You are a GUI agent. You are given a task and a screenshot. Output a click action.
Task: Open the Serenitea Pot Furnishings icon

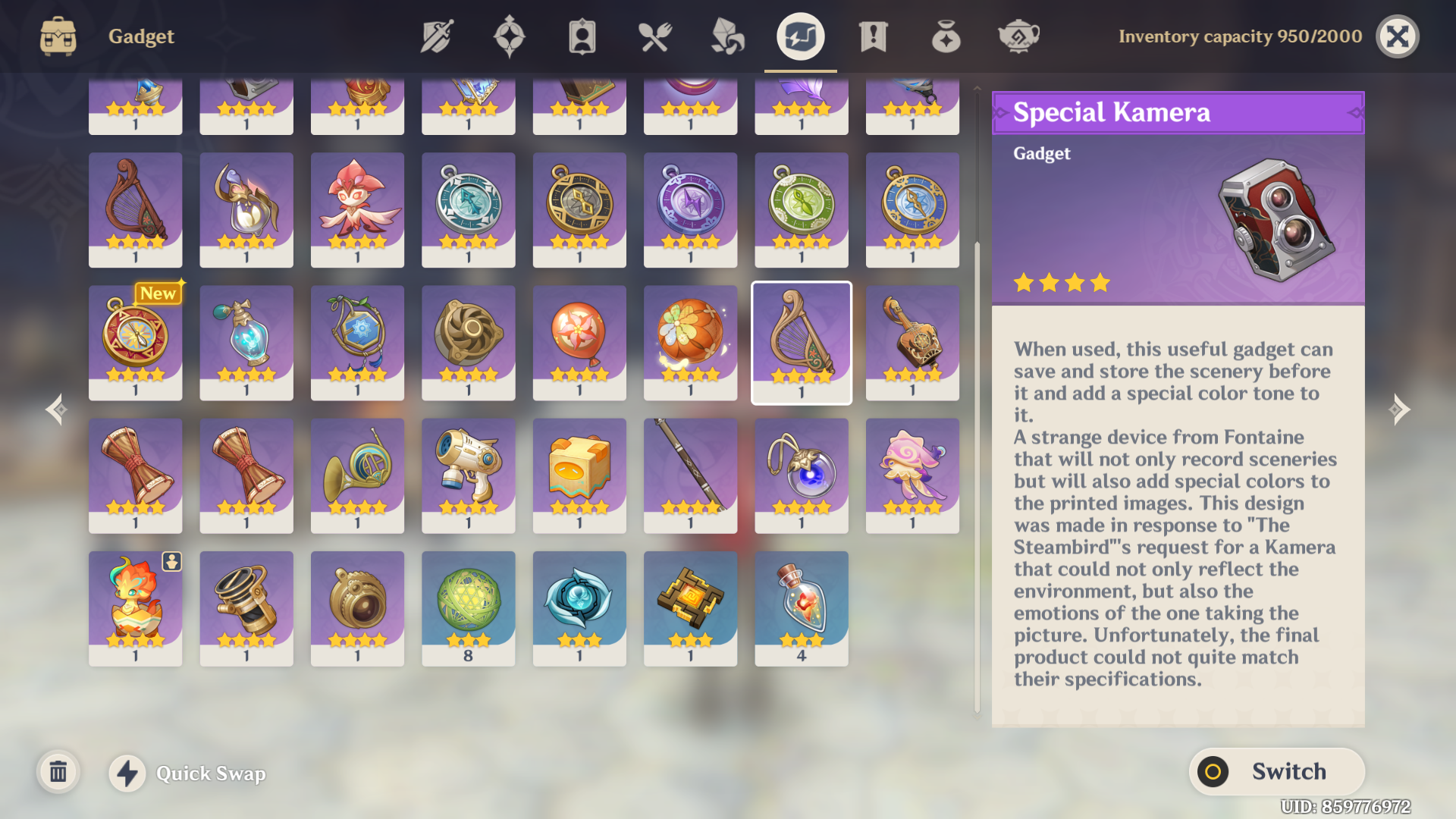1019,35
